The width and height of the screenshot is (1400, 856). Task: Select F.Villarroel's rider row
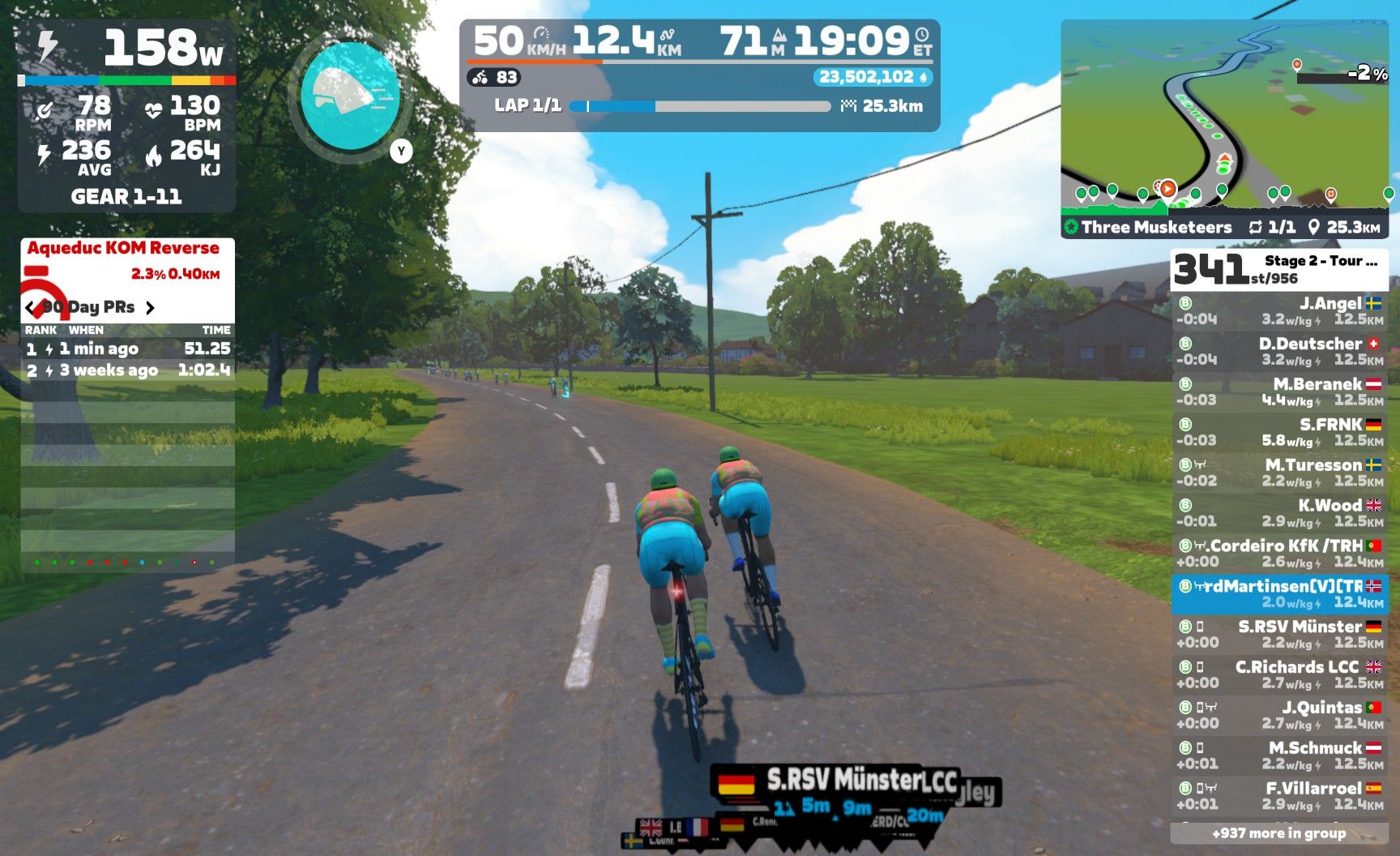point(1279,796)
